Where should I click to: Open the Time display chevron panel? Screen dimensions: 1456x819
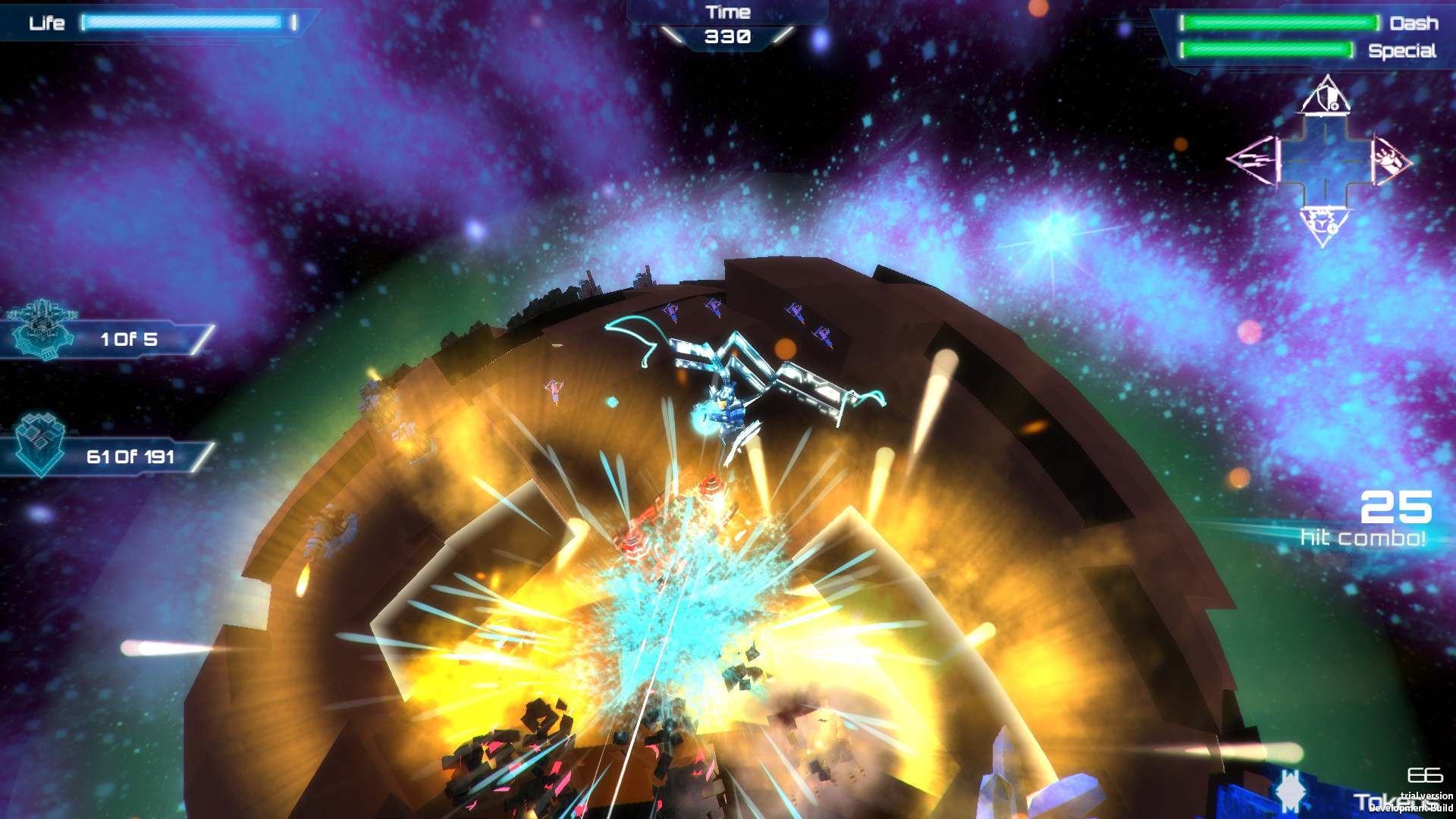pos(726,36)
